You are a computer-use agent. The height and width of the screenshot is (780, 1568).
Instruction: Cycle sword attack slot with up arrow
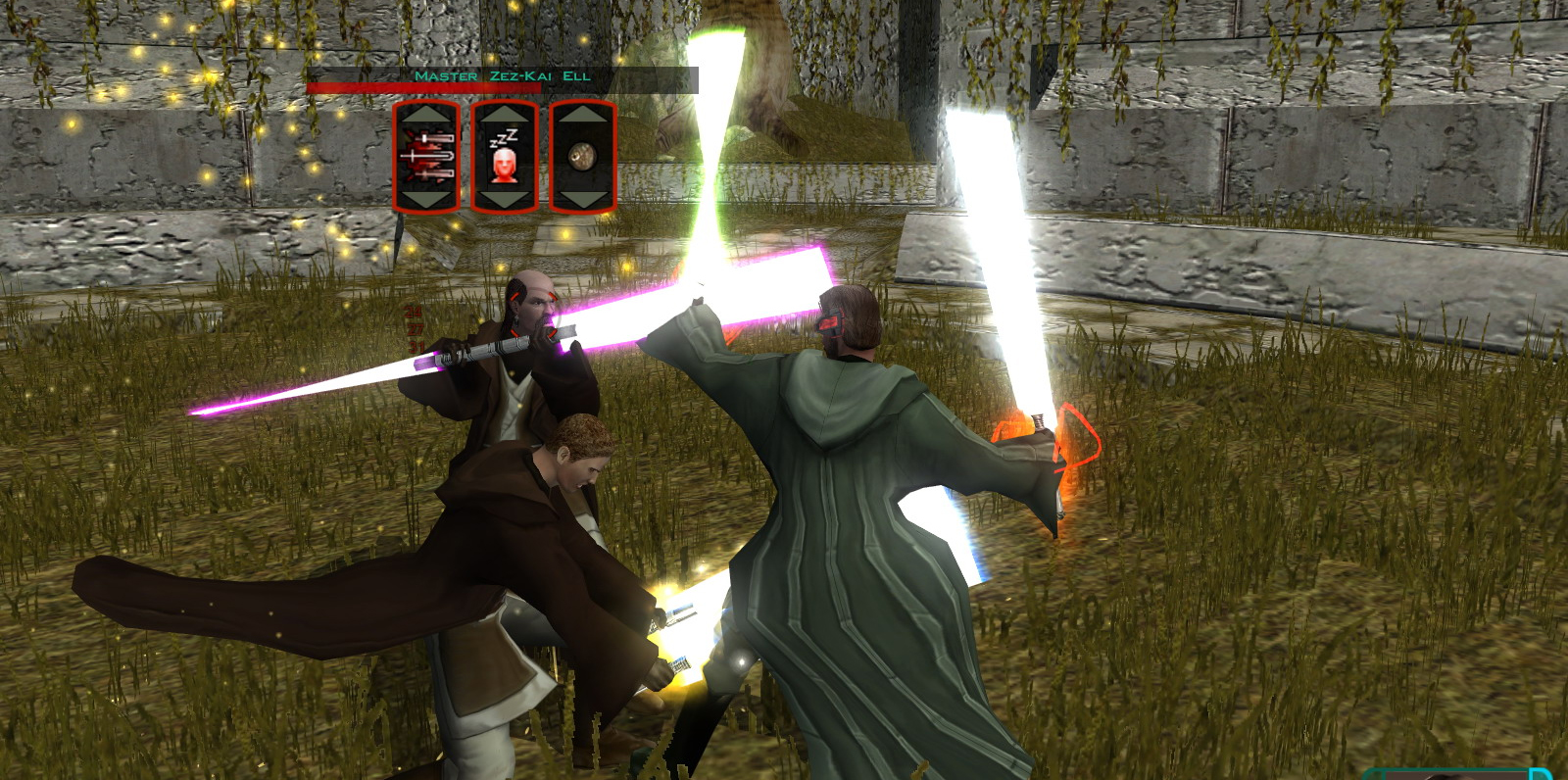(x=426, y=115)
